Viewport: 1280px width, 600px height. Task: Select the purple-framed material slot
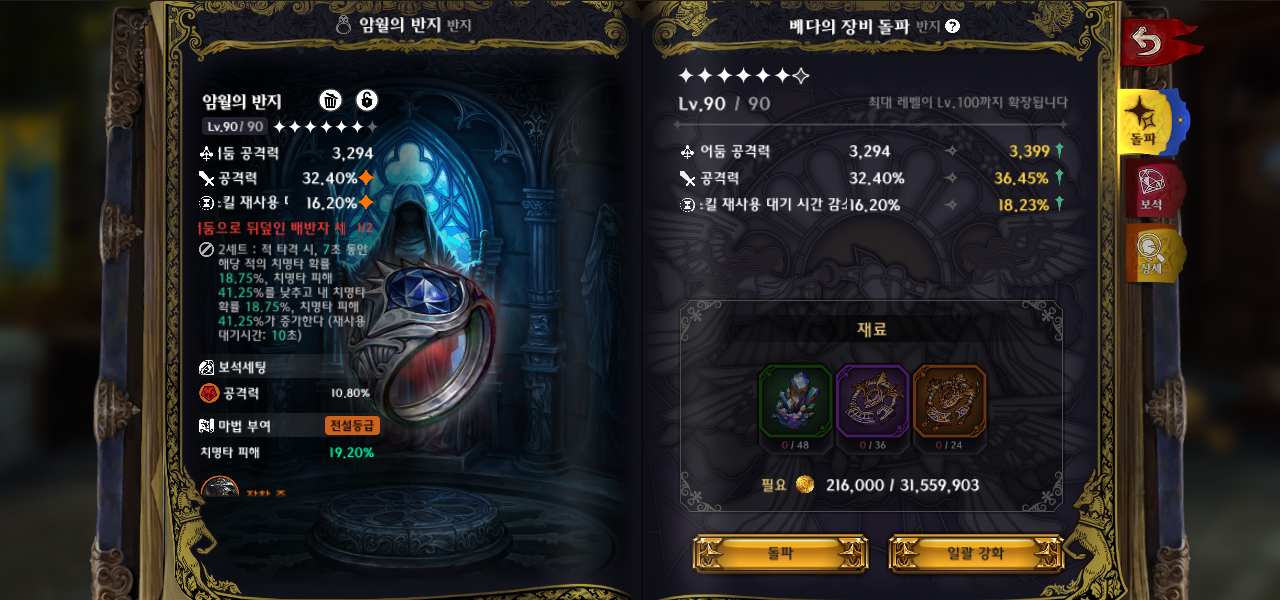click(872, 401)
